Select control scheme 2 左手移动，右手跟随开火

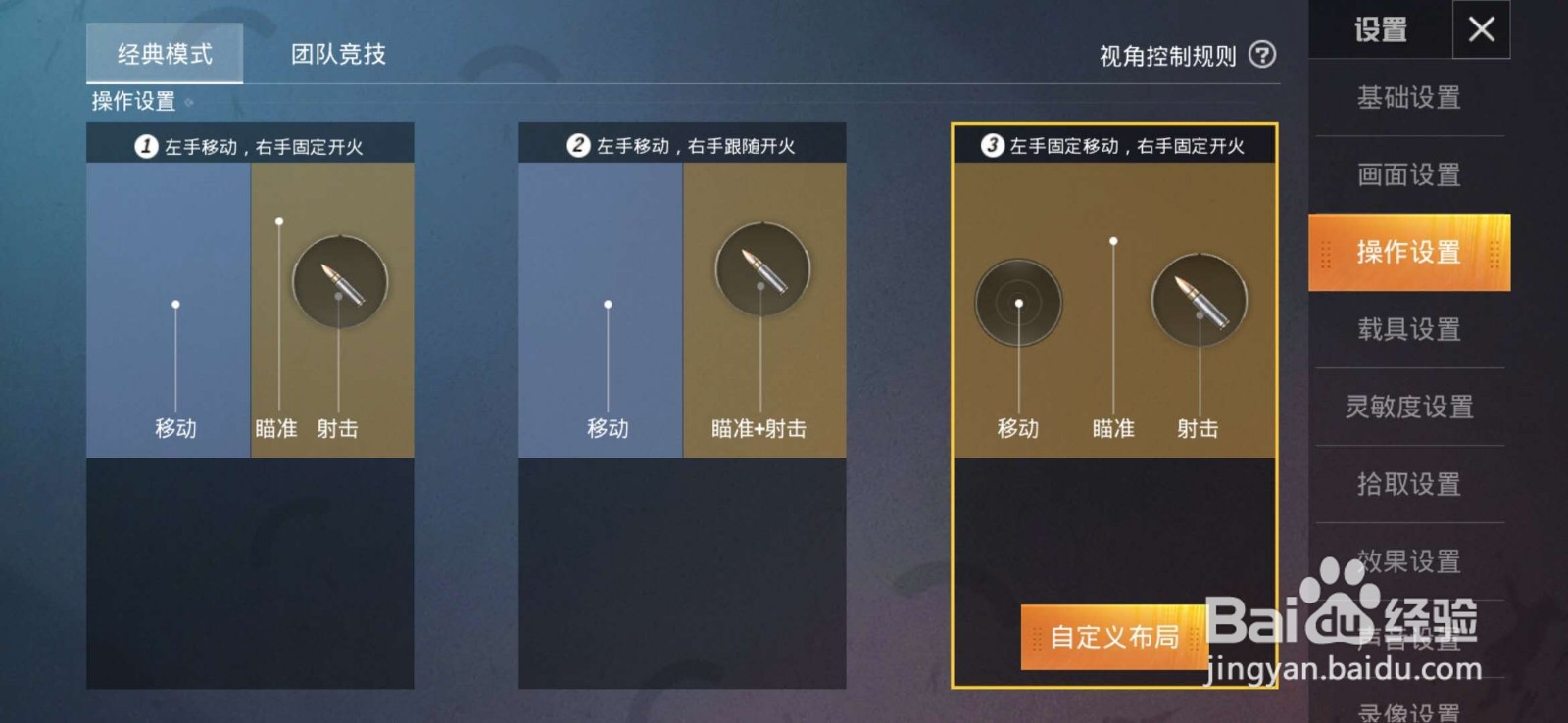coord(681,142)
